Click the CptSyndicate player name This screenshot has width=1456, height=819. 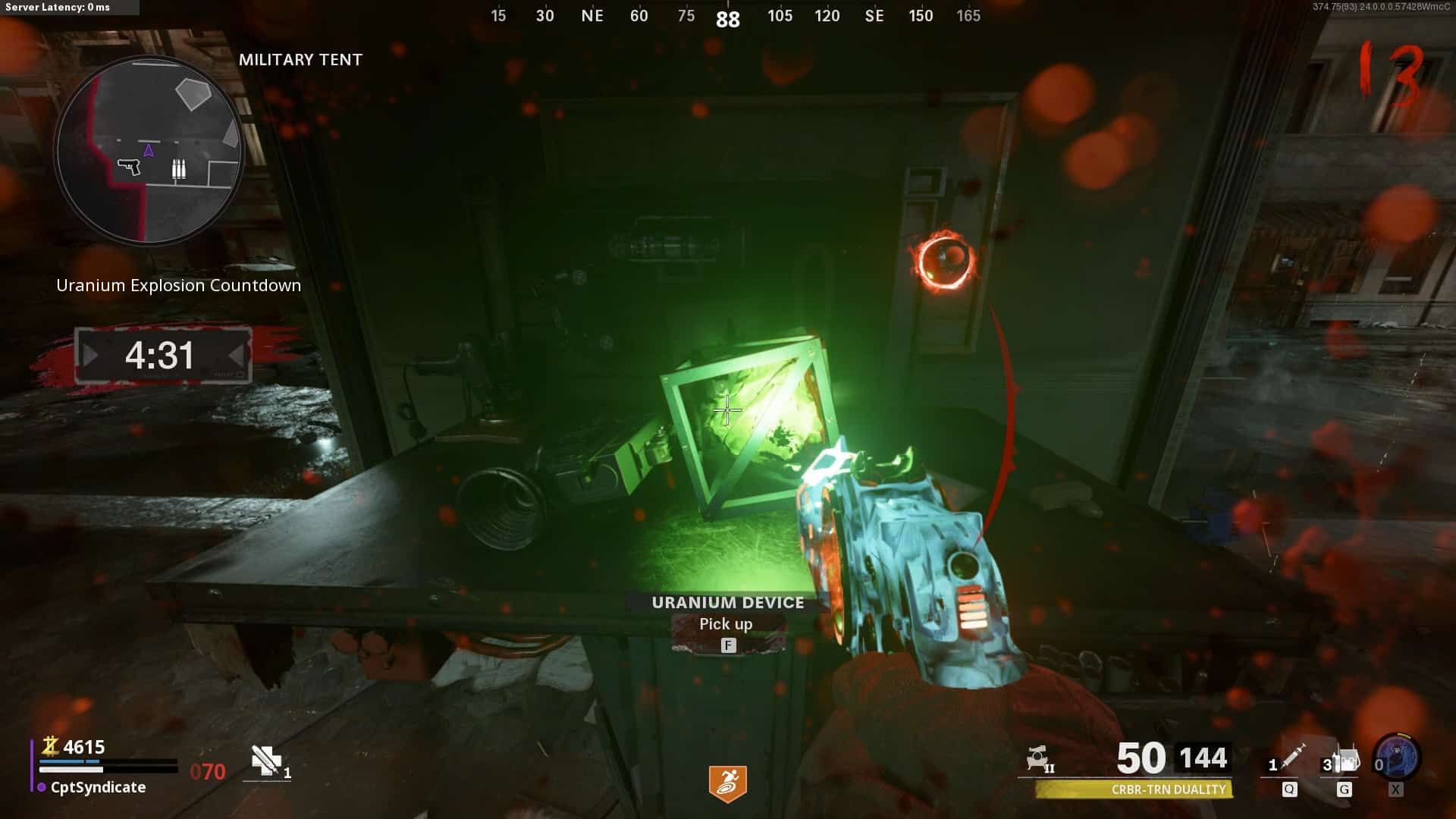click(98, 787)
